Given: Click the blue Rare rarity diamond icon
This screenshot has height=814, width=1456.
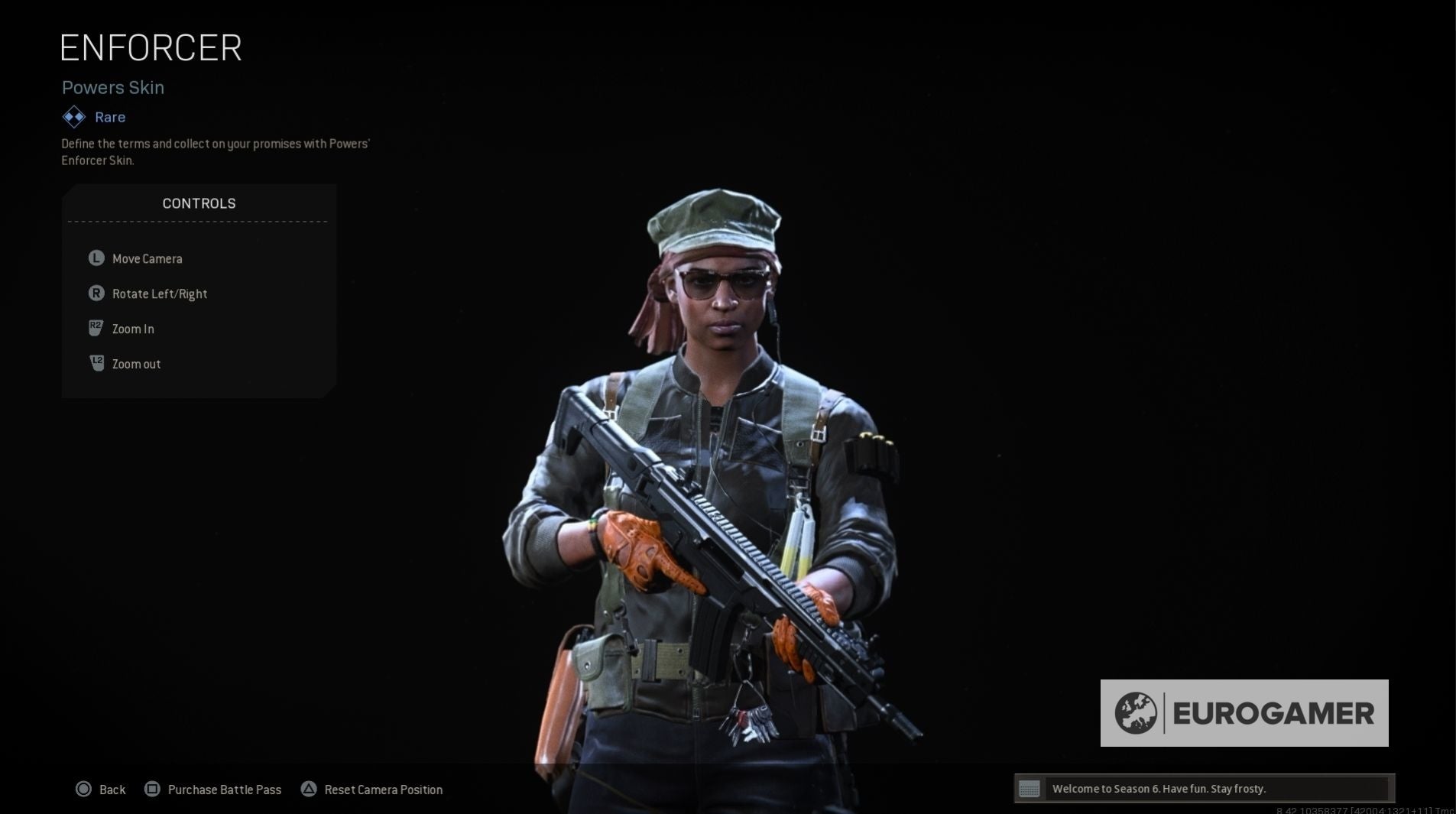Looking at the screenshot, I should pos(73,117).
